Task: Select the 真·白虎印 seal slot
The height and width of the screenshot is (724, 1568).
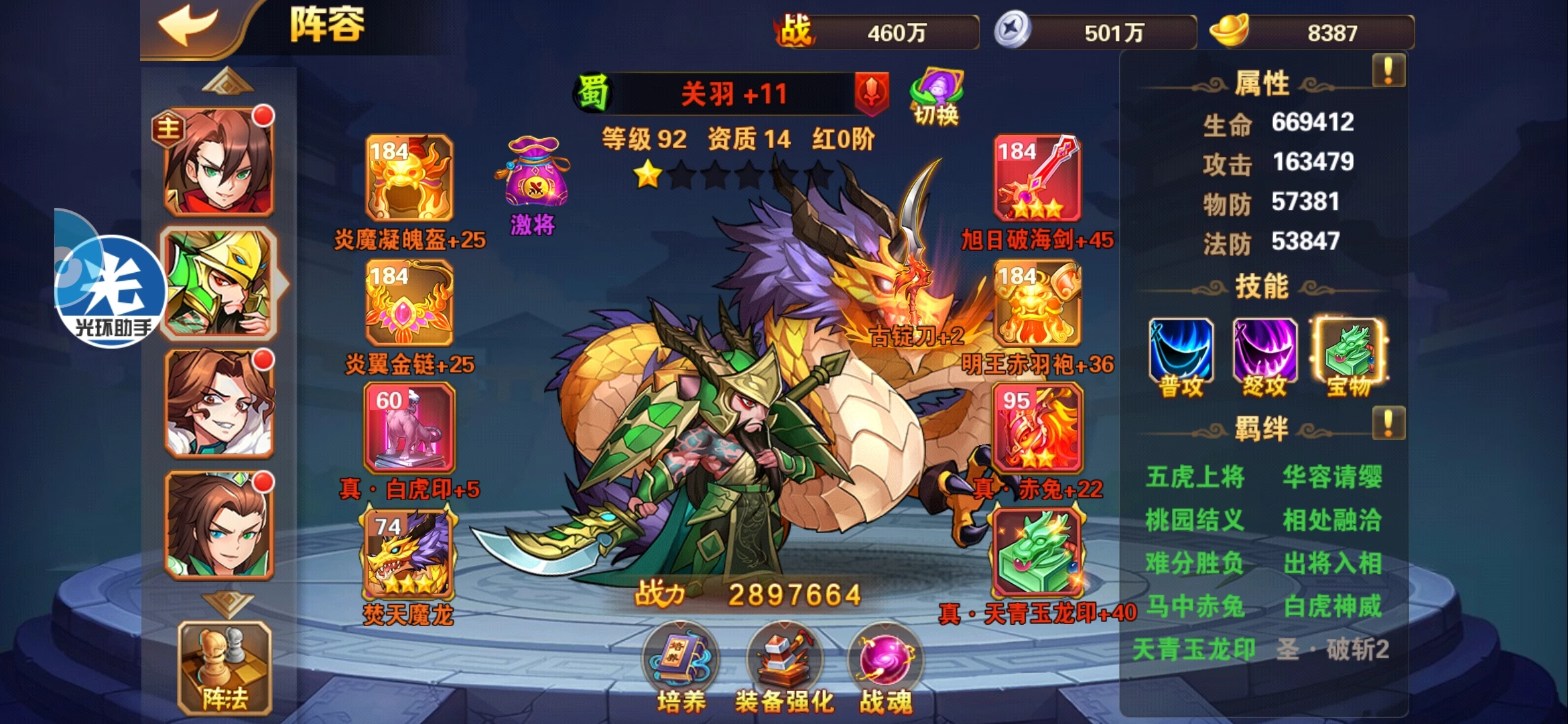Action: 409,428
